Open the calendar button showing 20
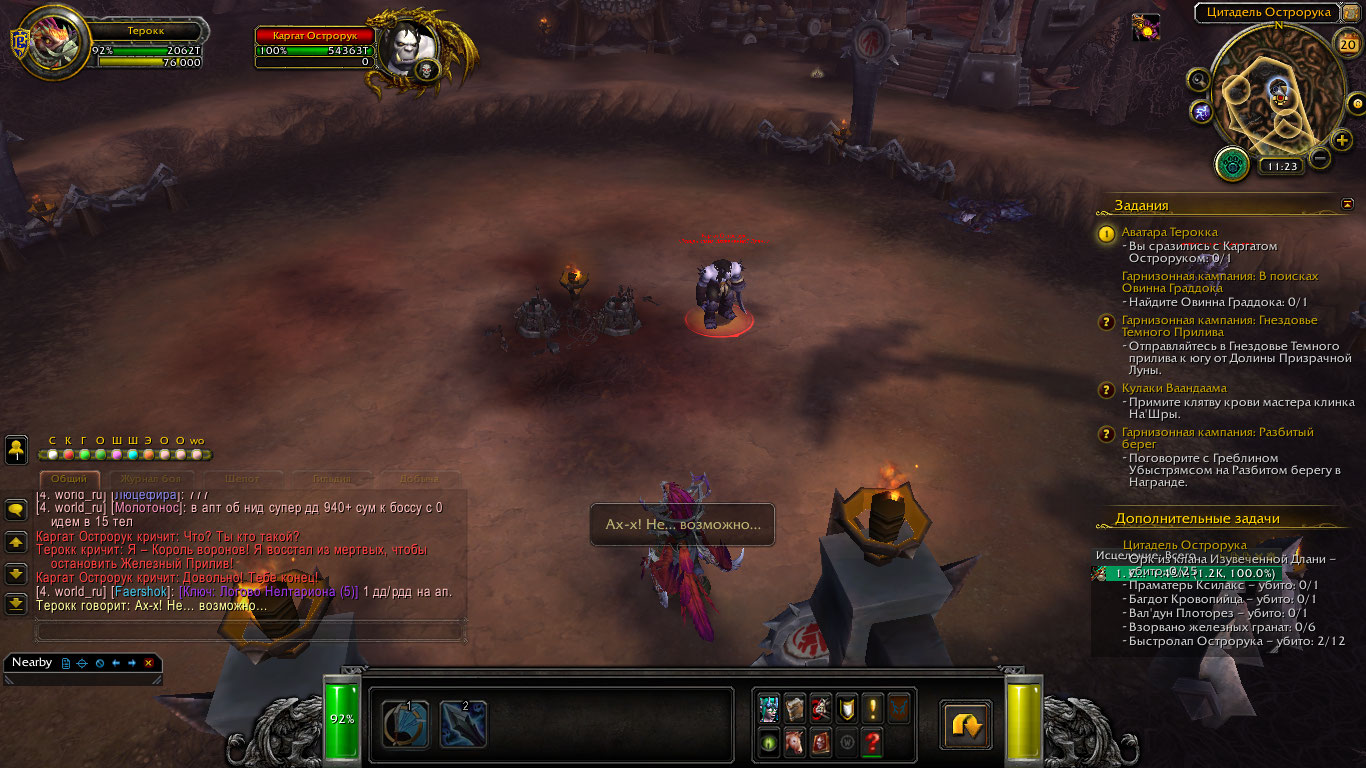The width and height of the screenshot is (1366, 768). pyautogui.click(x=1346, y=43)
